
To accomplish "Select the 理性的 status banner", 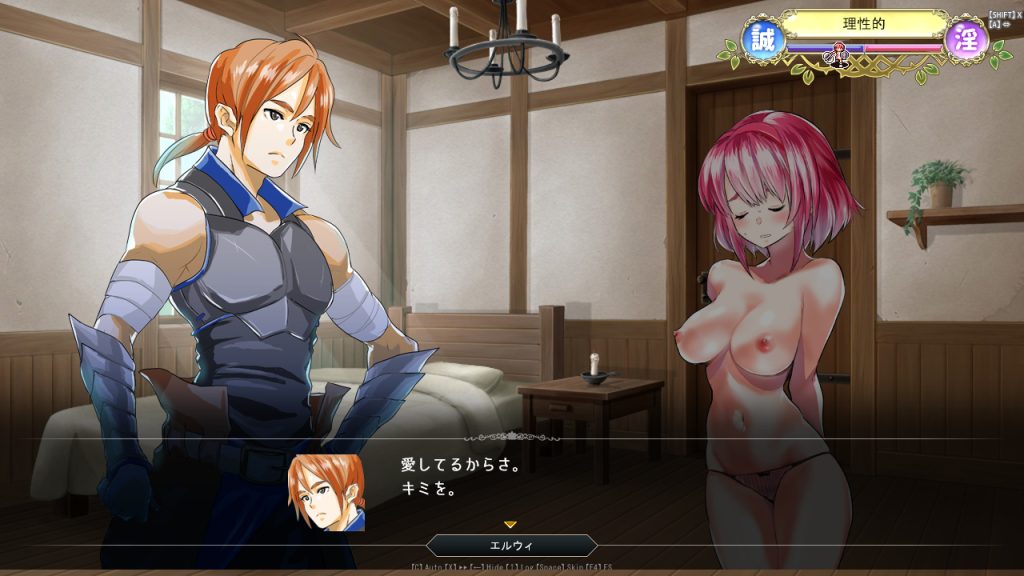I will 864,23.
